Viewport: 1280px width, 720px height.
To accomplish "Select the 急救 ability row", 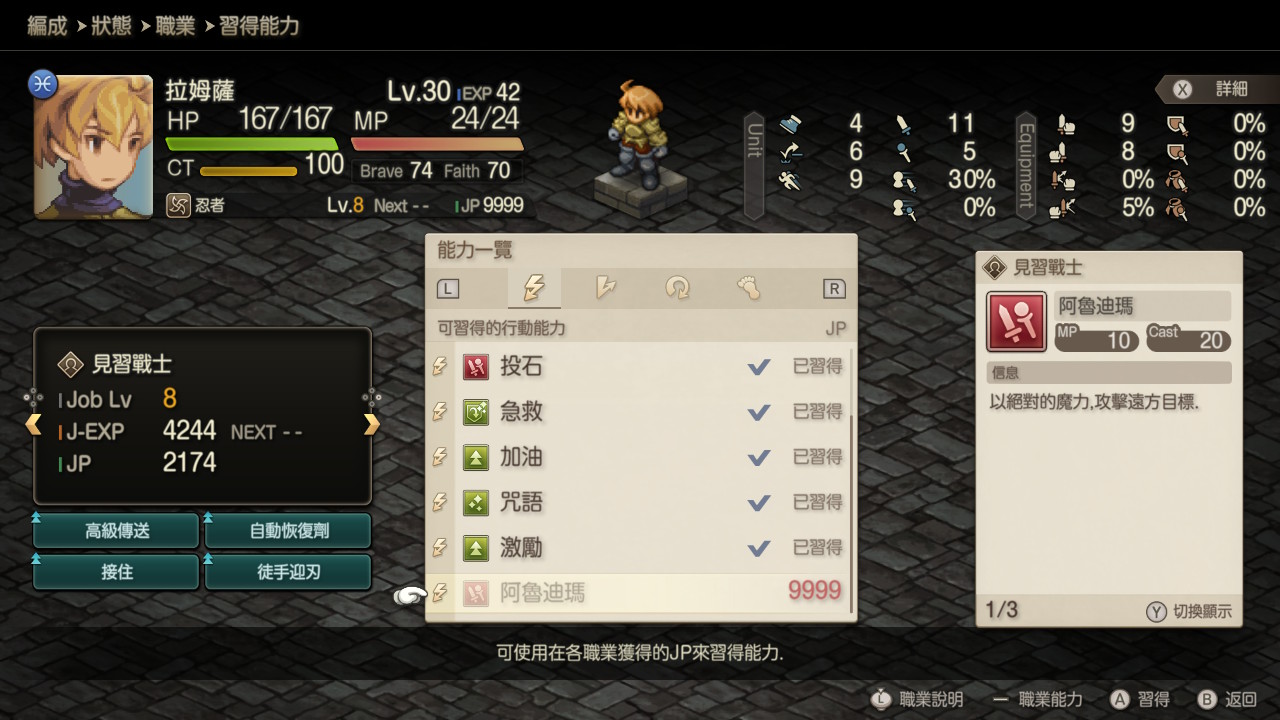I will tap(640, 412).
